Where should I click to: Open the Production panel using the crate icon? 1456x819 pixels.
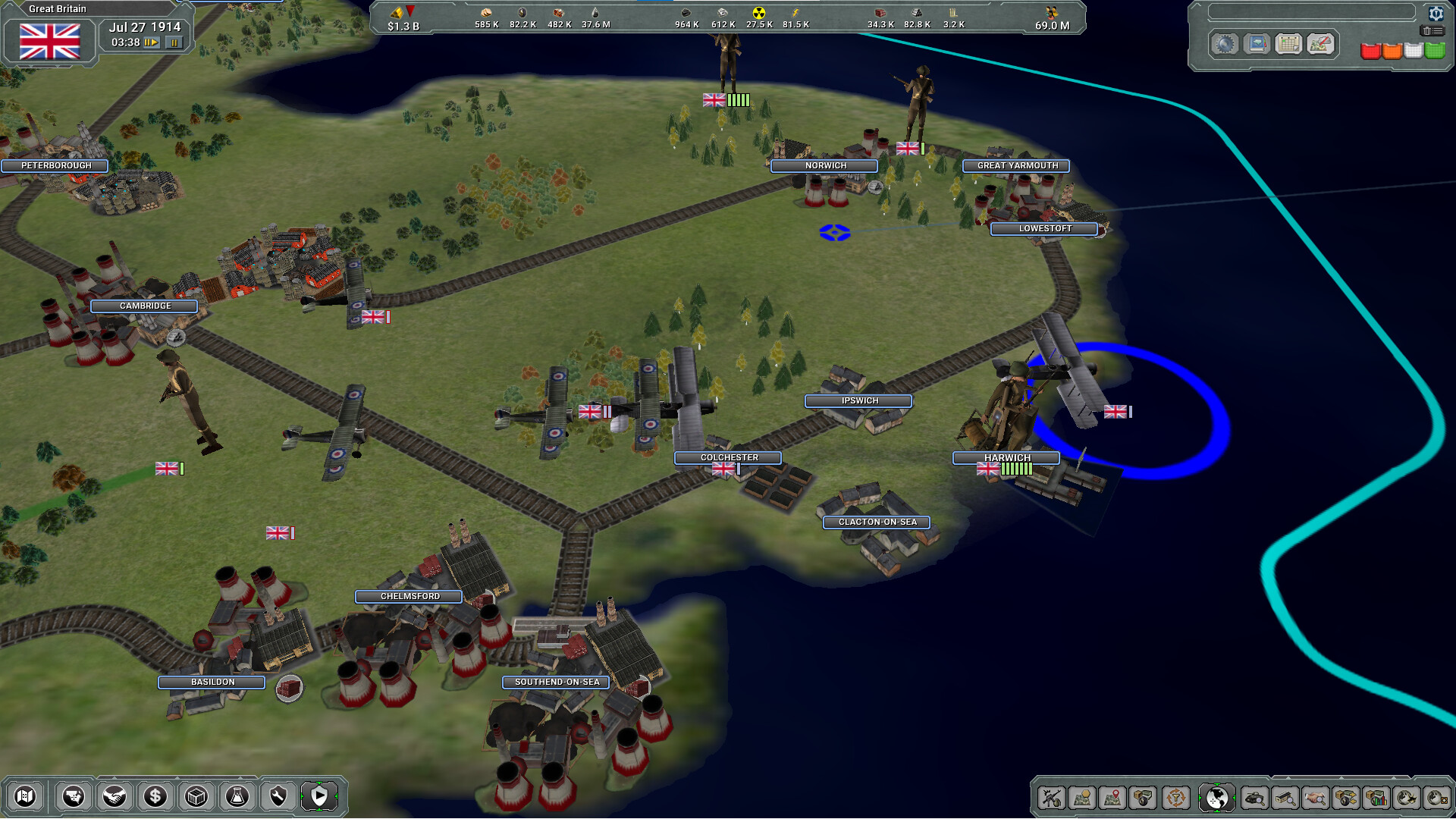pos(196,797)
